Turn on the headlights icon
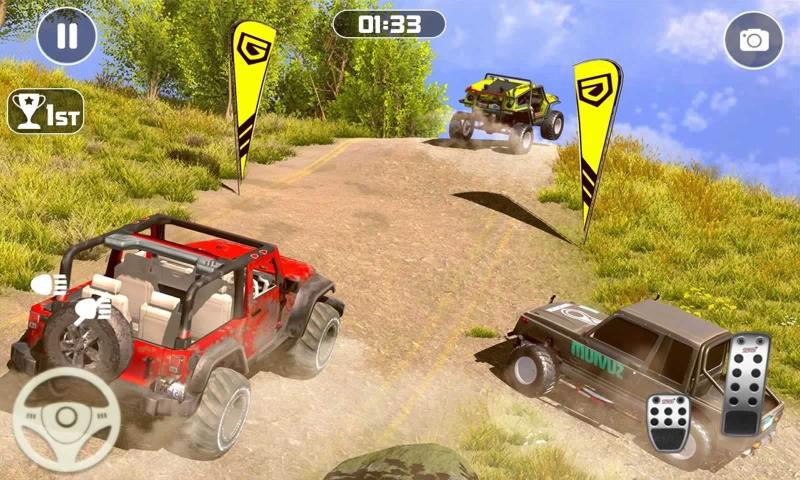The image size is (800, 480). [49, 286]
